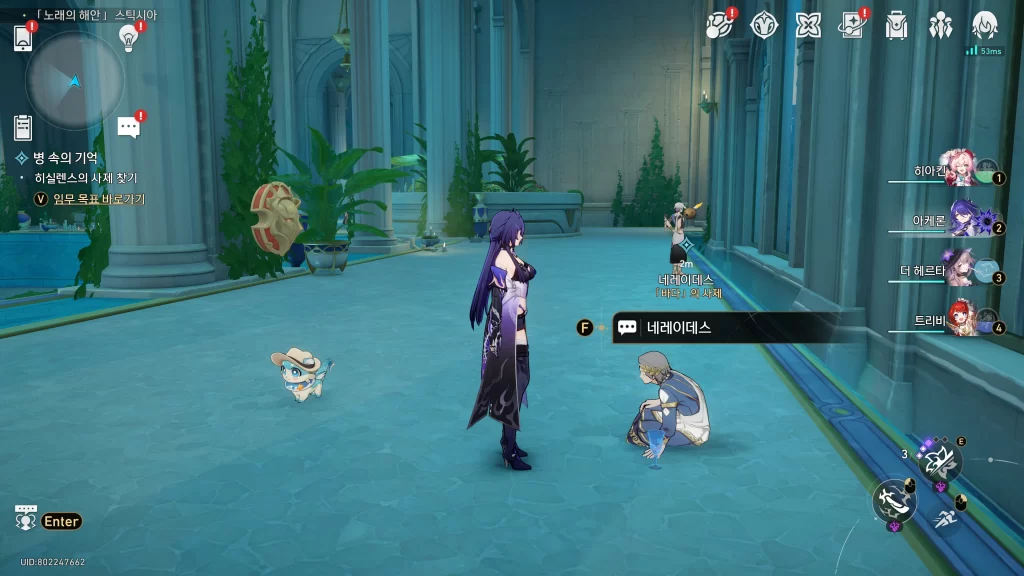Click the circular minimap
The image size is (1024, 576).
tap(75, 80)
